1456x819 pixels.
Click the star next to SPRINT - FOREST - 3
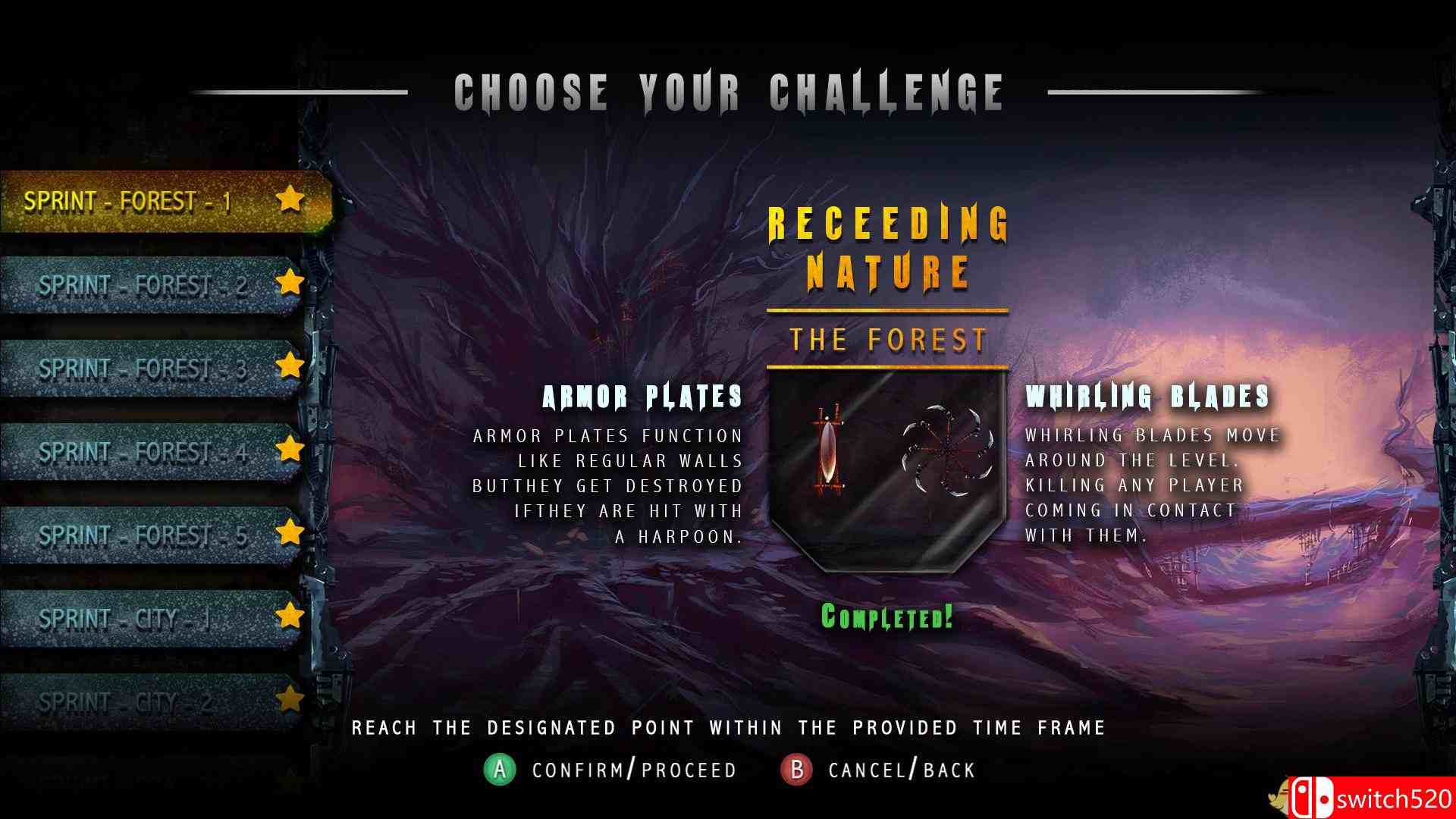click(290, 366)
